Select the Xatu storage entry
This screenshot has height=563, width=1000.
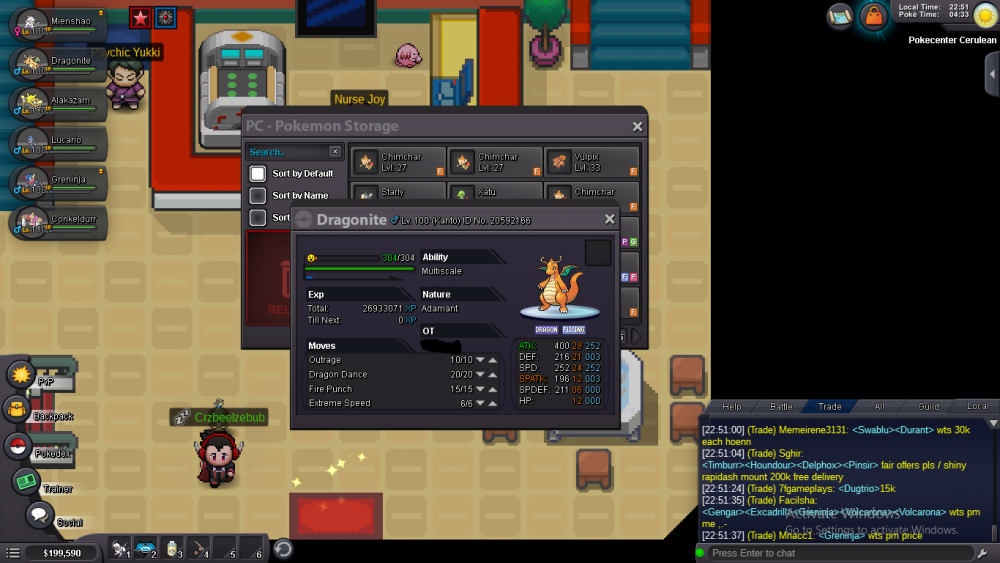[x=495, y=193]
